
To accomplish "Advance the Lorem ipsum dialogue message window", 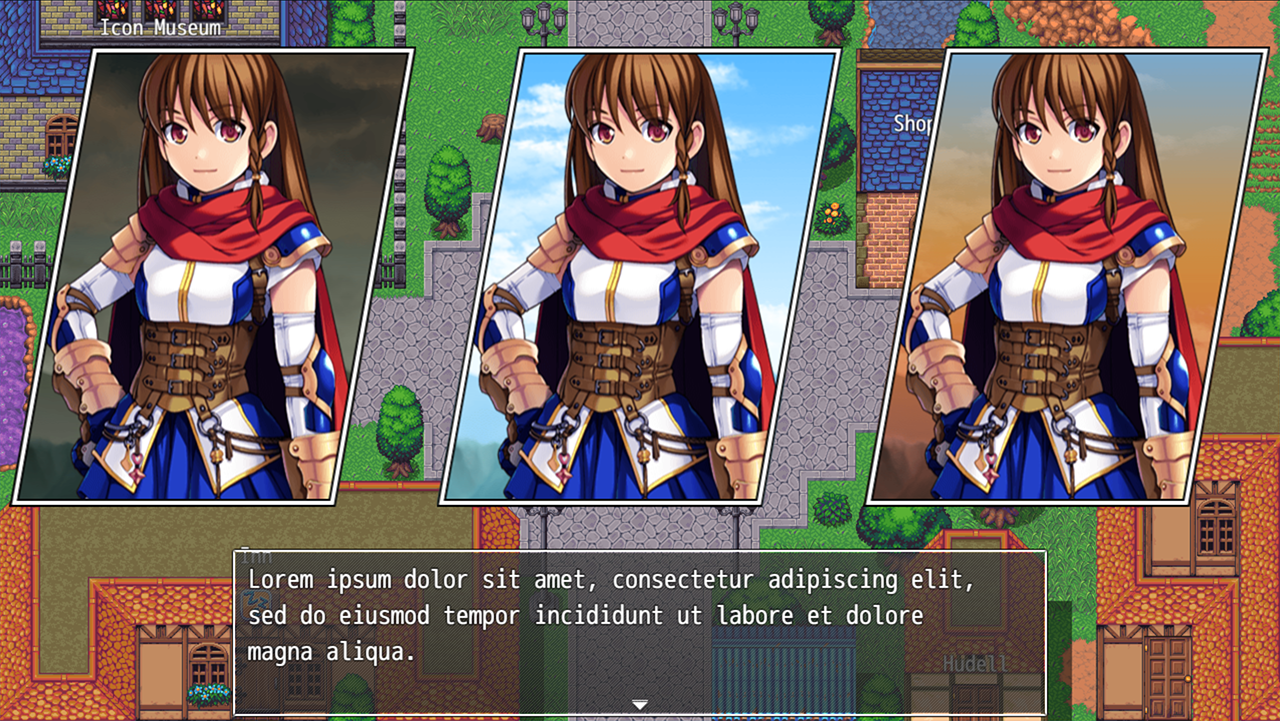I will tap(639, 630).
